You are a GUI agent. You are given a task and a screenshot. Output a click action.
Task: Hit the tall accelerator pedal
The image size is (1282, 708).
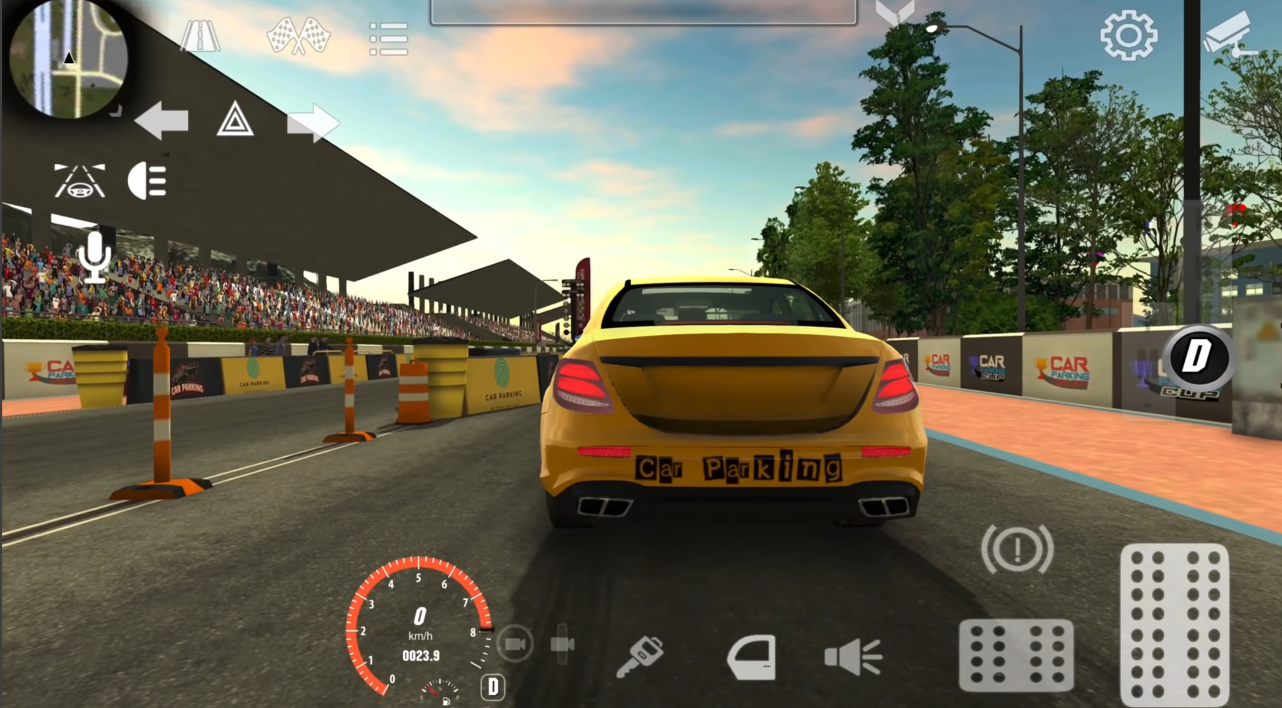pos(1174,624)
